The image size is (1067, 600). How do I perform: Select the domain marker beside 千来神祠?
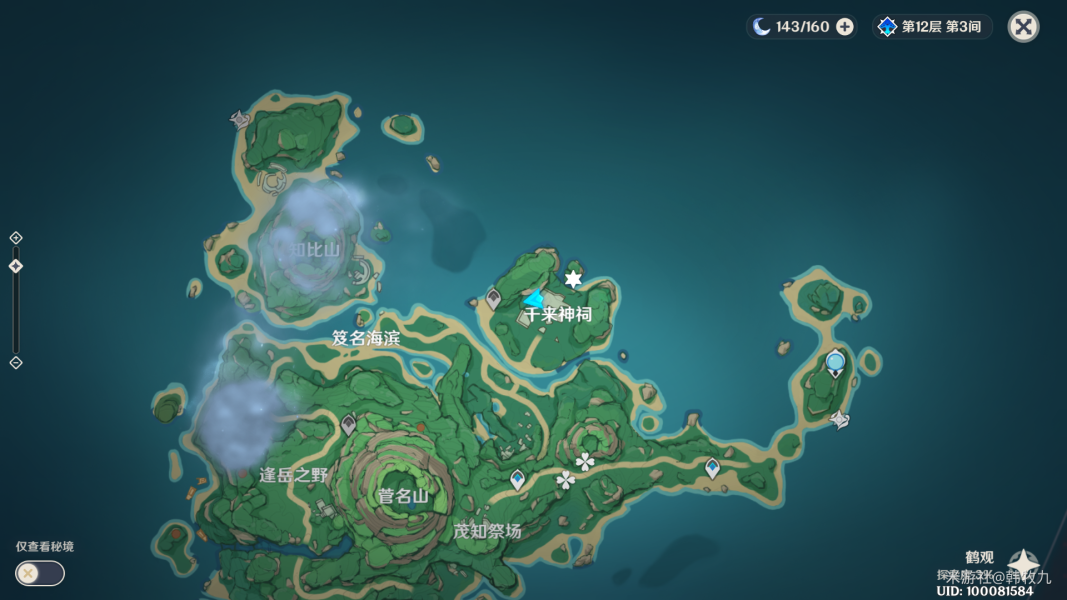(x=493, y=298)
